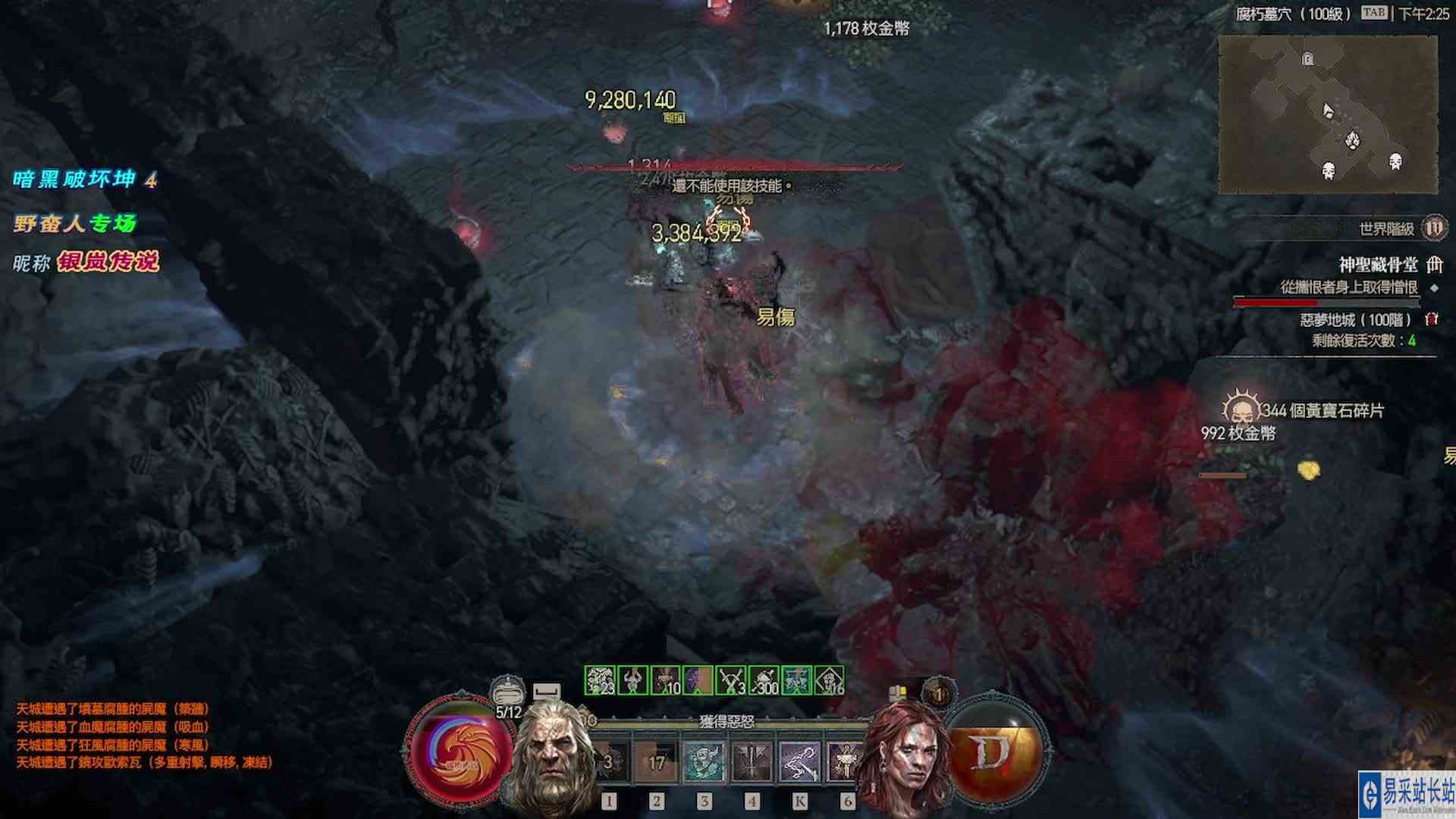Toggle the quest tracking diamond beside objective text
The image size is (1456, 819).
coord(1435,287)
